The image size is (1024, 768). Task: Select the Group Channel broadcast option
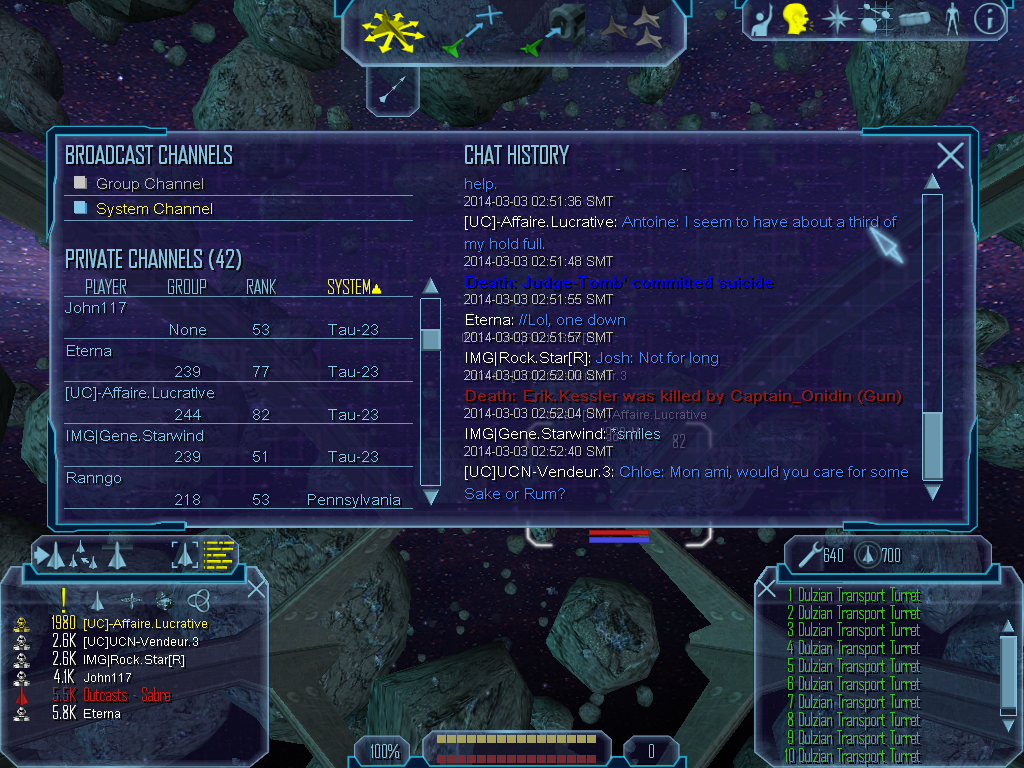149,184
